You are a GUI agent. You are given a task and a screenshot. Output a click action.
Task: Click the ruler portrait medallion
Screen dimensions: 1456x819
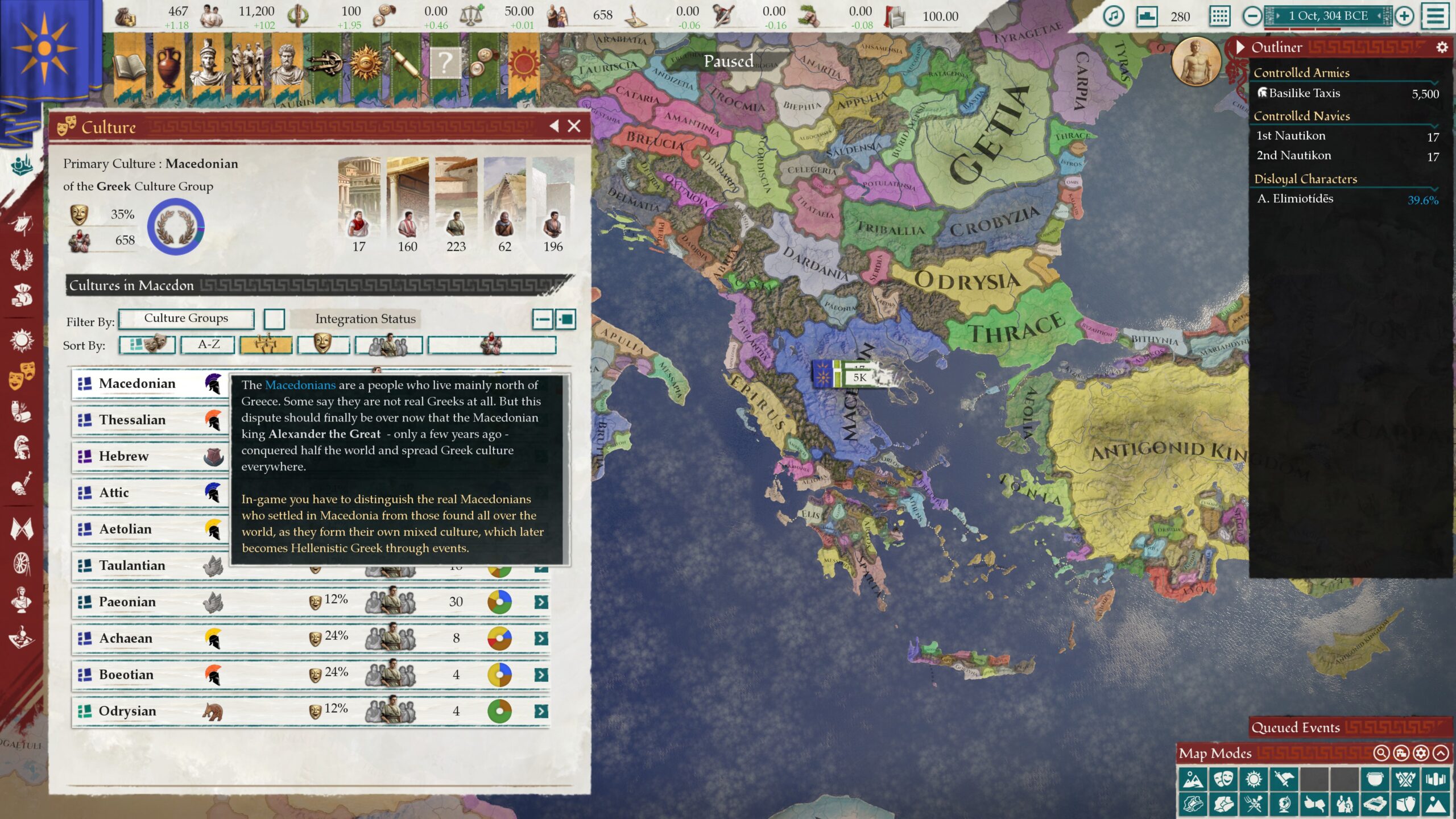[1197, 62]
